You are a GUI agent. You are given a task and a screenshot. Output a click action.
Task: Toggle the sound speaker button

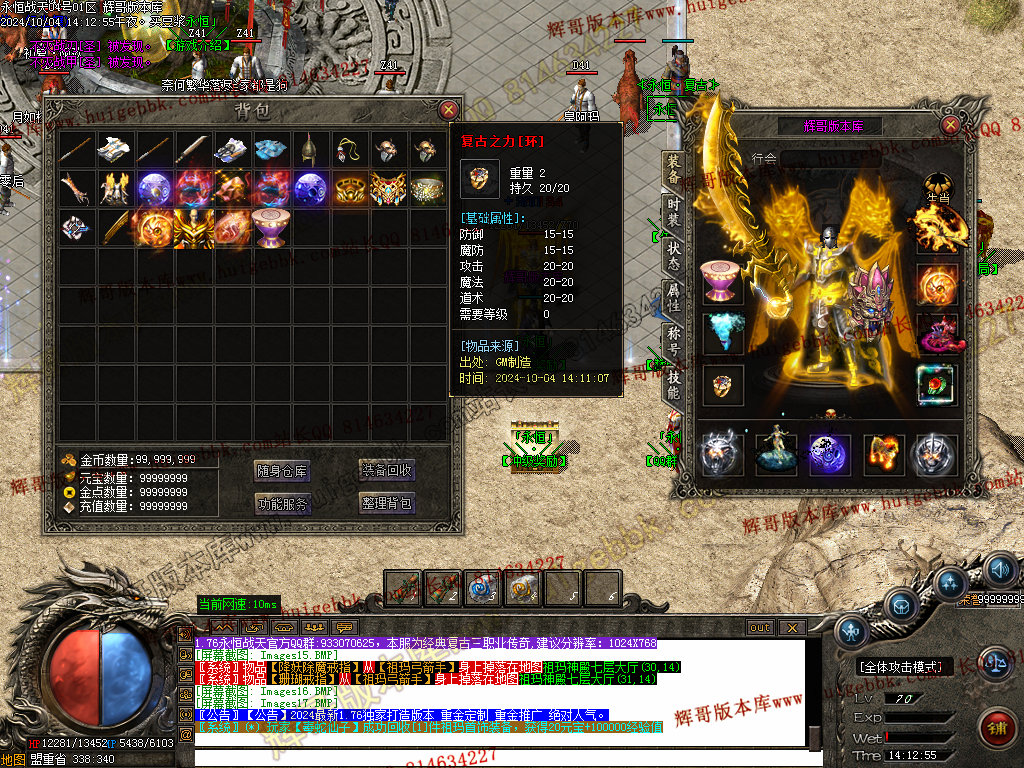point(1000,570)
